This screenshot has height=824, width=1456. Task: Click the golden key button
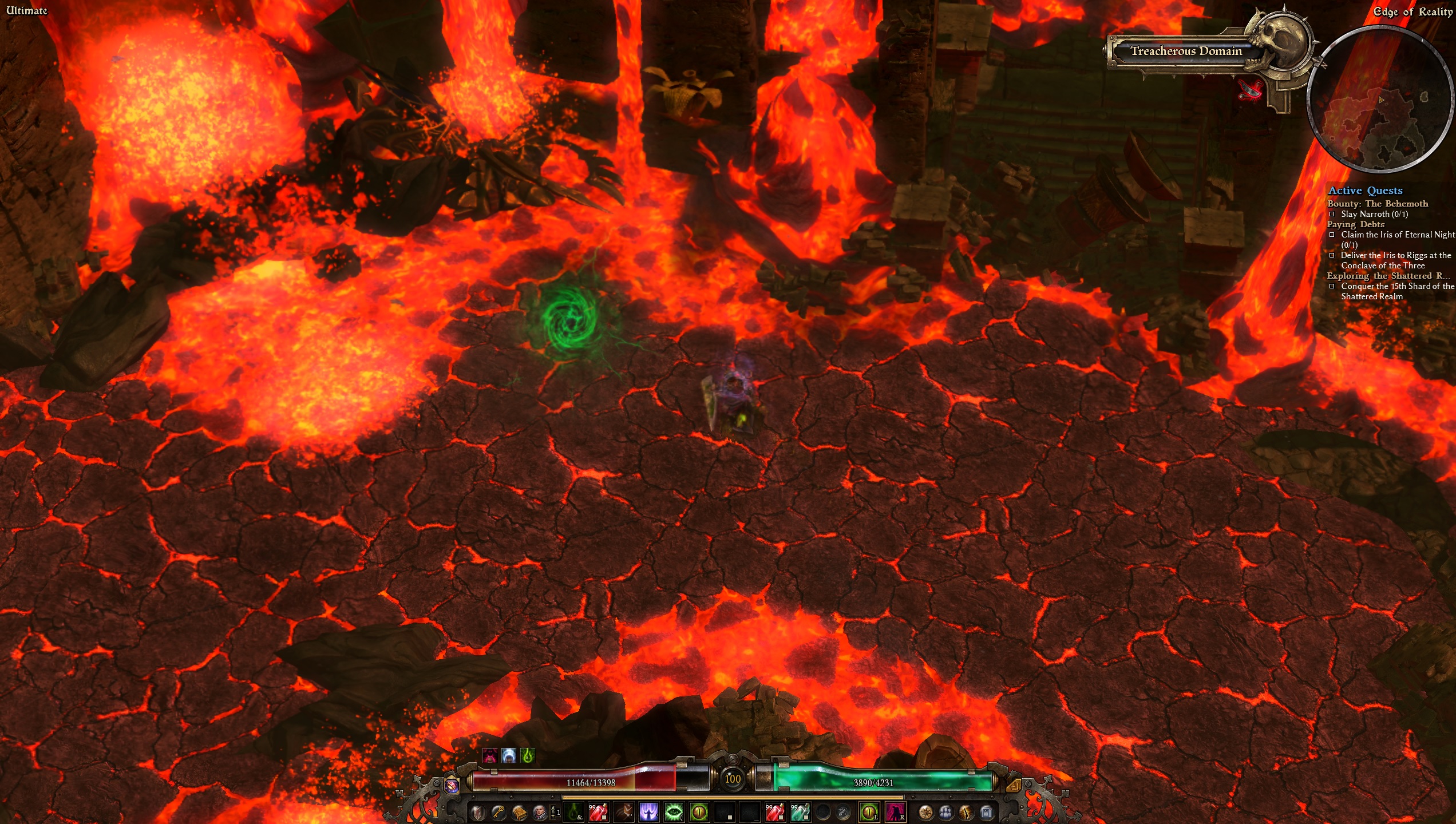point(498,812)
